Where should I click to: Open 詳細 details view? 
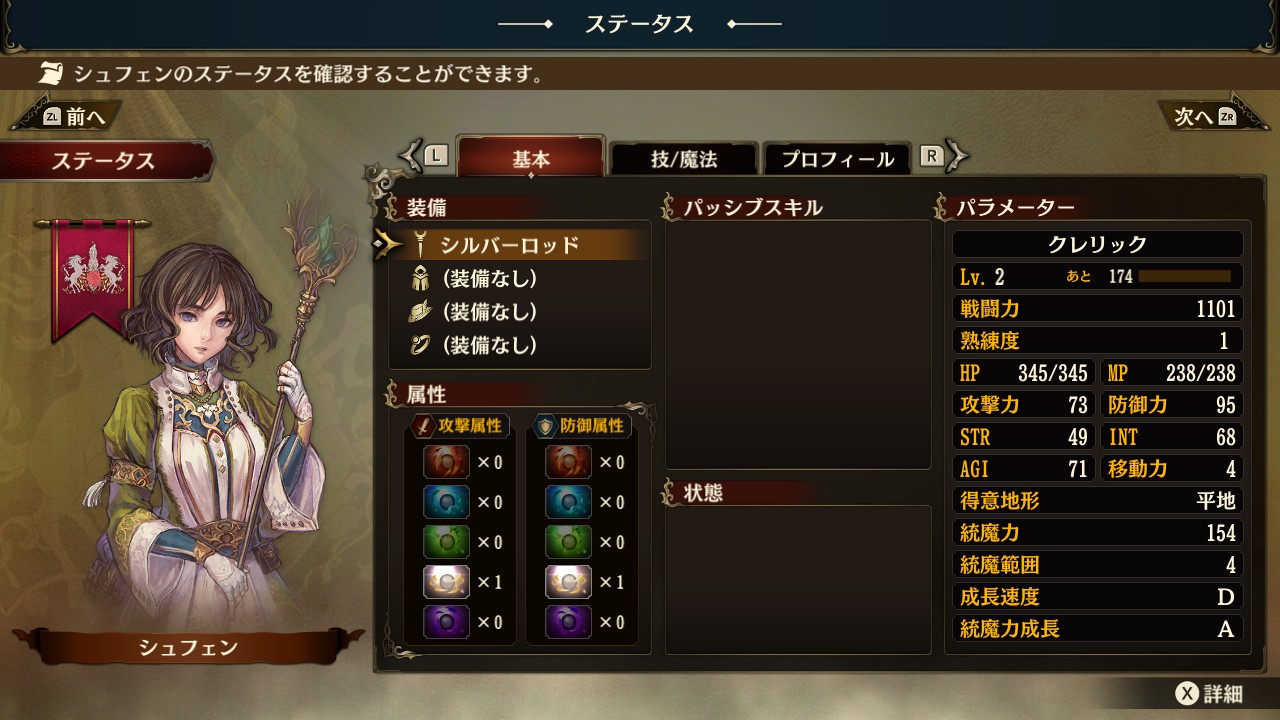tap(1209, 694)
